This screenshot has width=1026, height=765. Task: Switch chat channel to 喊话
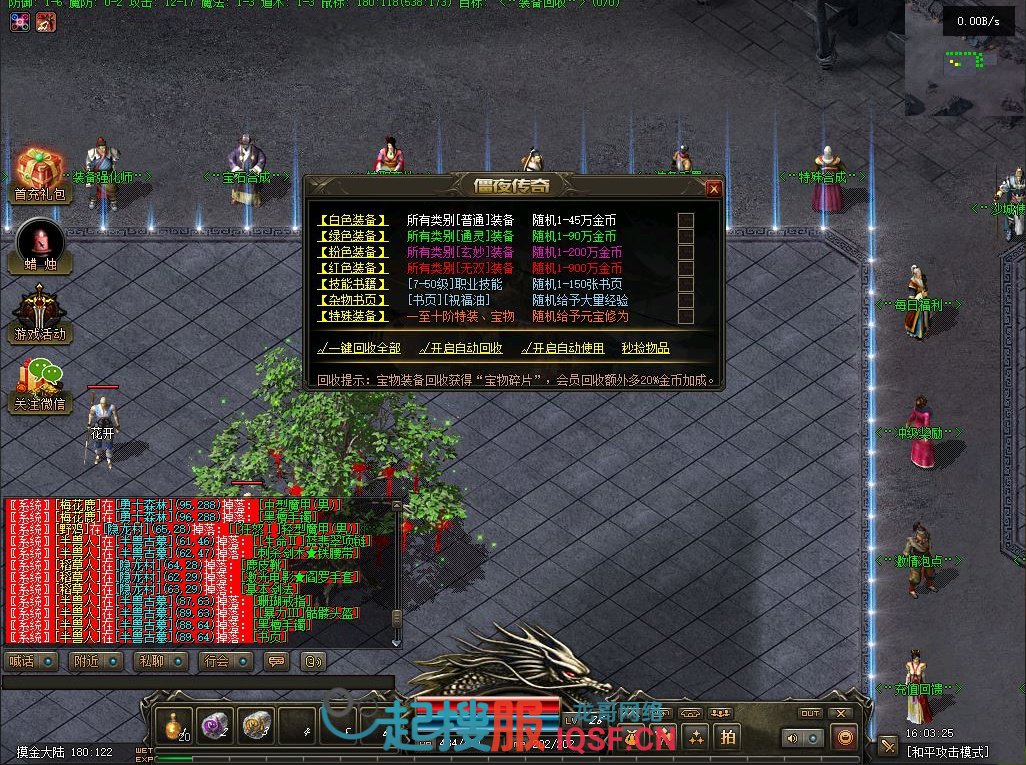point(31,661)
